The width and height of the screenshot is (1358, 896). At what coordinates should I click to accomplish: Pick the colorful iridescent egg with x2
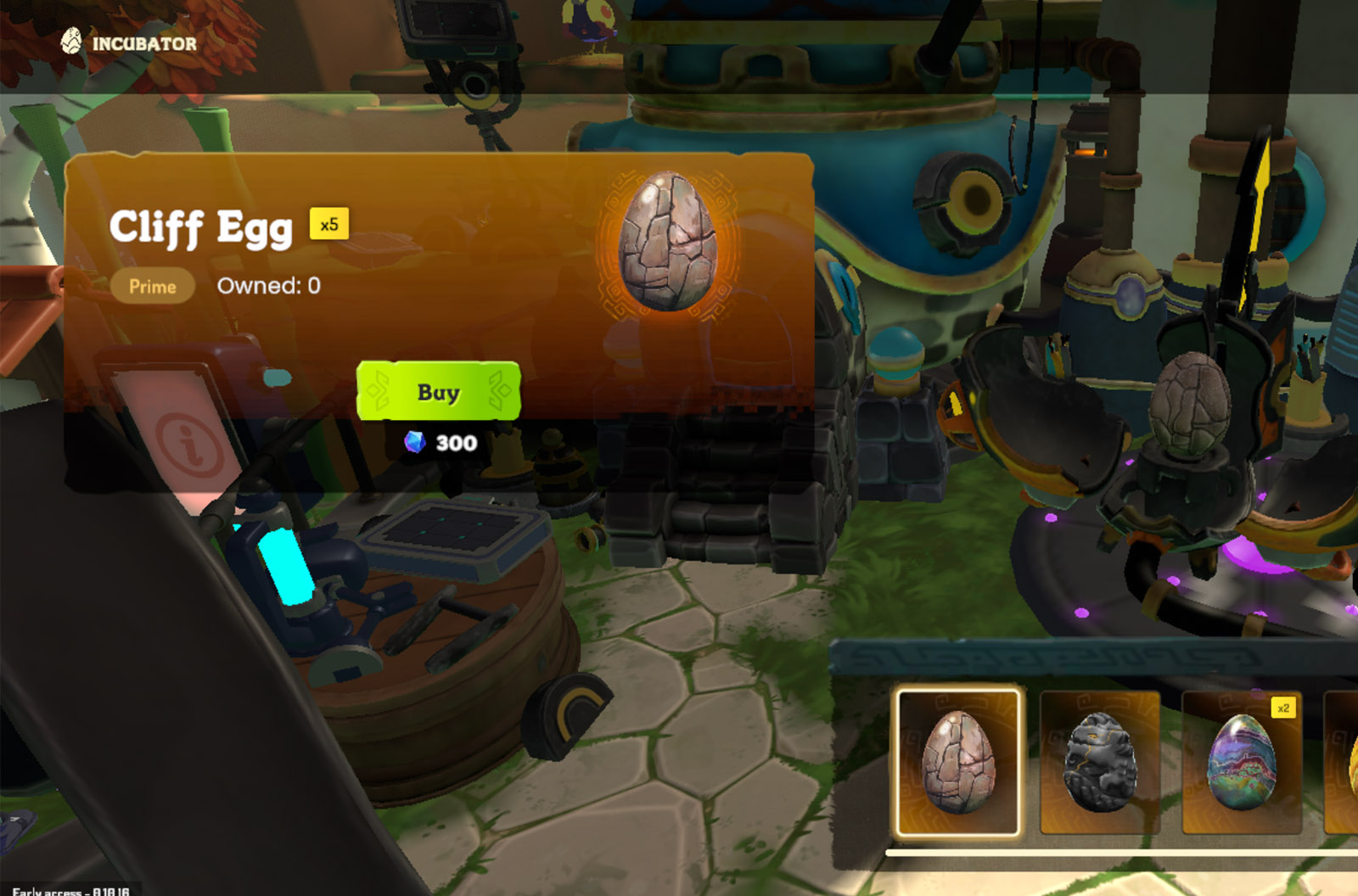click(x=1241, y=761)
